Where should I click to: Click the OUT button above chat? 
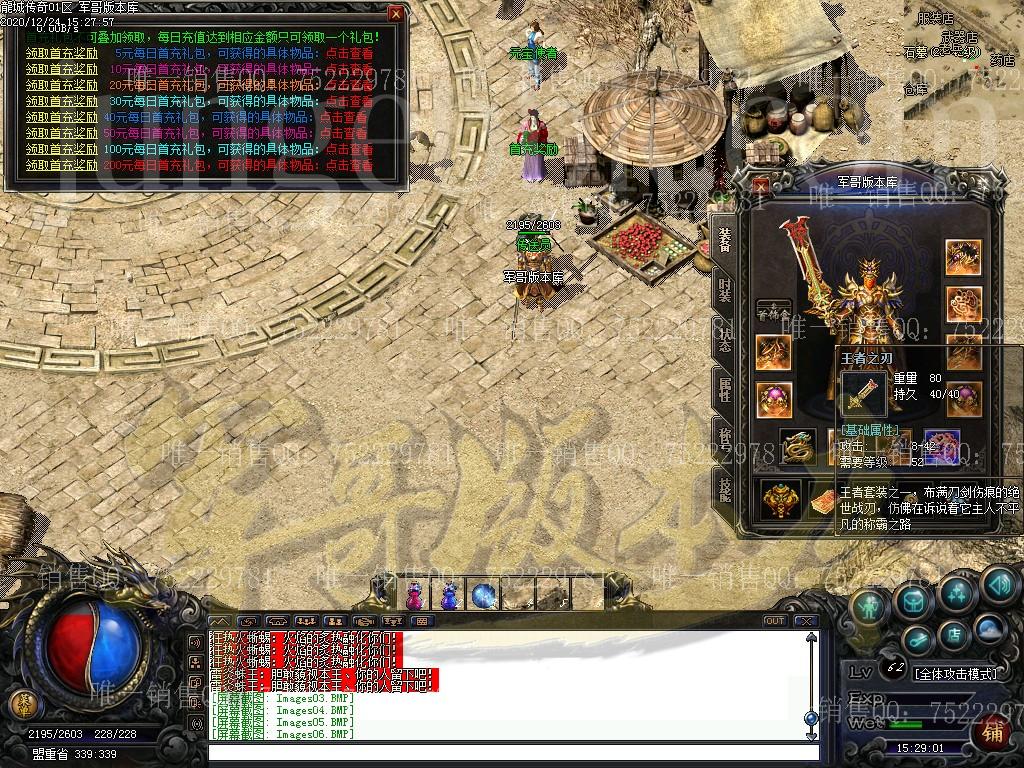(x=774, y=621)
